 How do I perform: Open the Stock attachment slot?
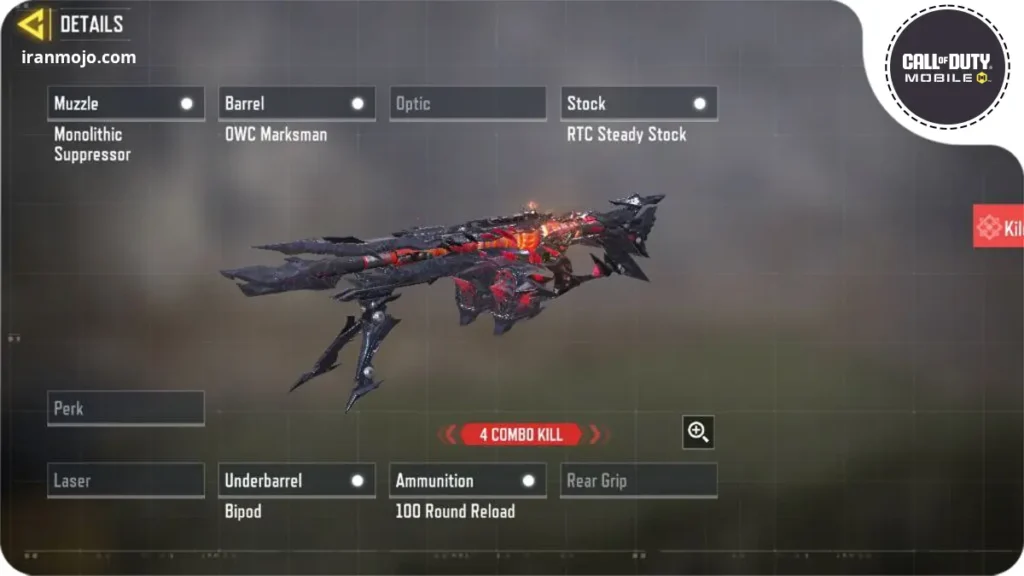pos(638,103)
